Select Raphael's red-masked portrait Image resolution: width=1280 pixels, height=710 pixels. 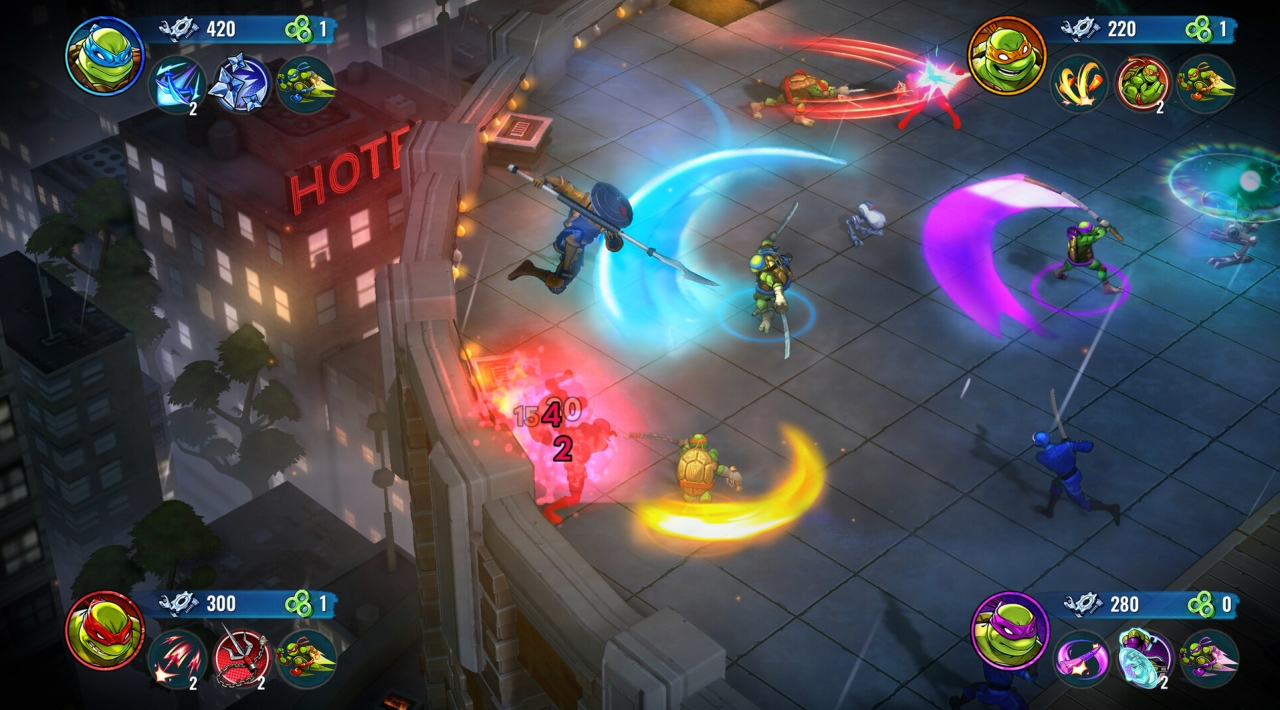pos(105,630)
